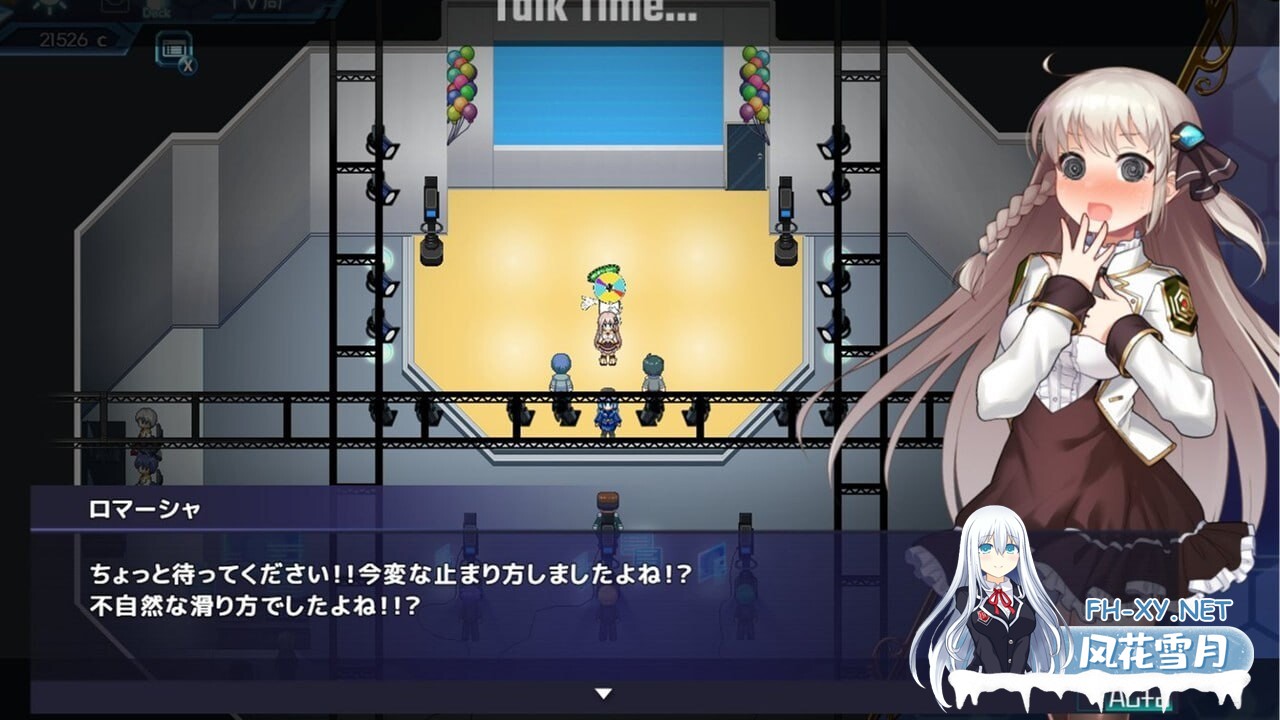Image resolution: width=1280 pixels, height=720 pixels.
Task: Click the envelope mail icon in top bar
Action: point(113,5)
